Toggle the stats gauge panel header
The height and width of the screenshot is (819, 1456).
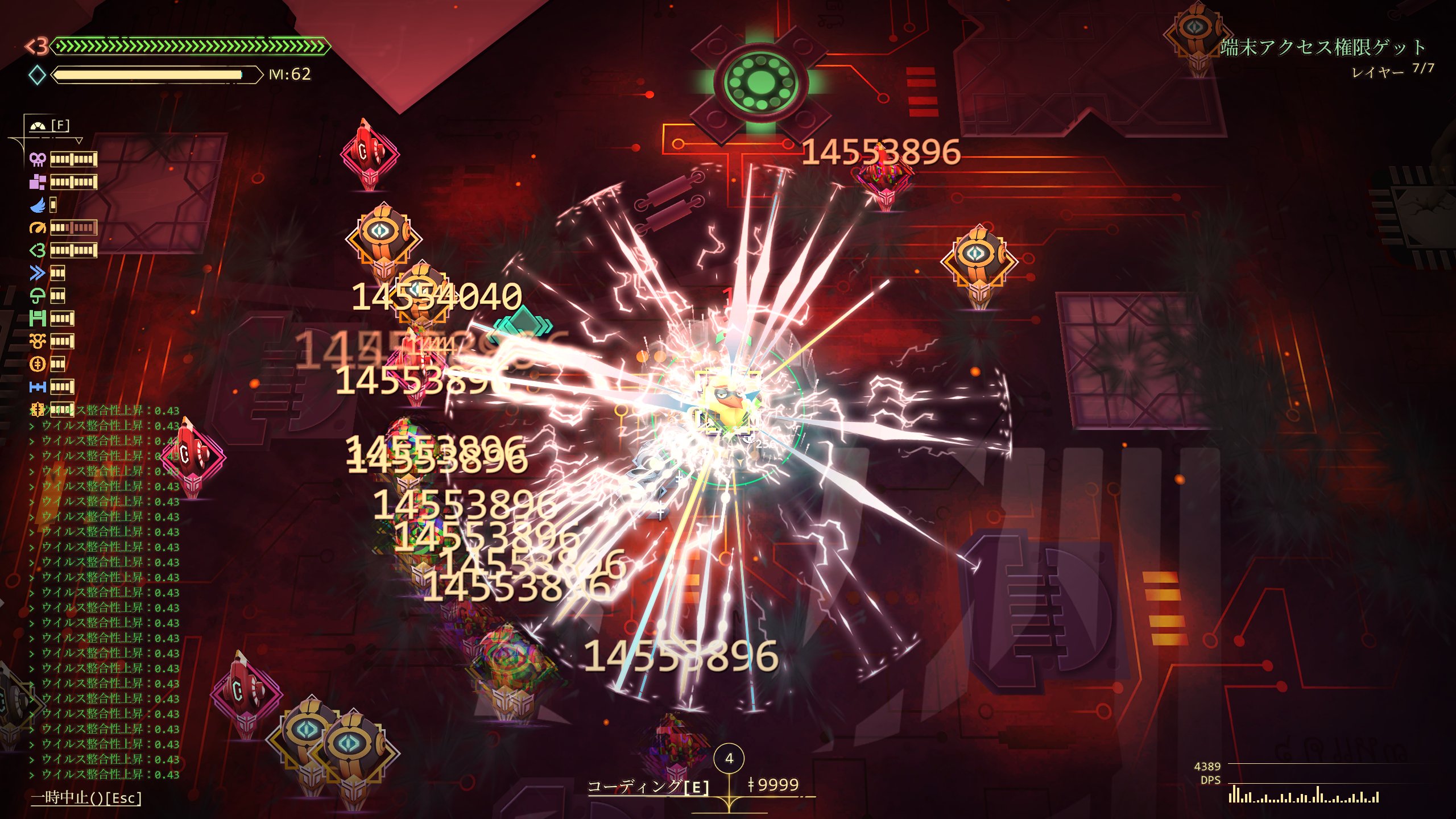point(49,126)
